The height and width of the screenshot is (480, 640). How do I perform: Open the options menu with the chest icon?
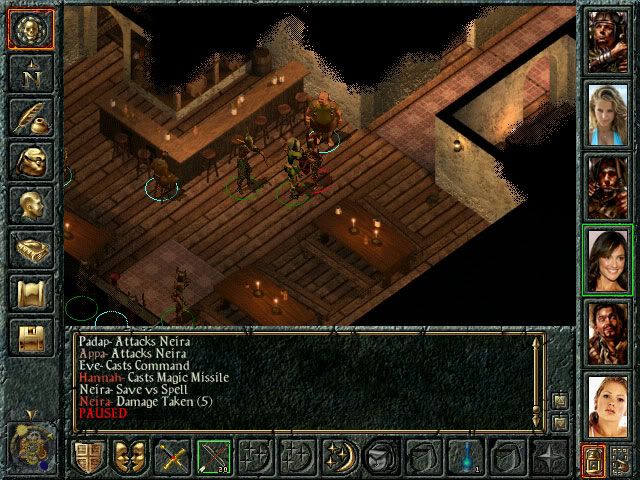coord(29,336)
